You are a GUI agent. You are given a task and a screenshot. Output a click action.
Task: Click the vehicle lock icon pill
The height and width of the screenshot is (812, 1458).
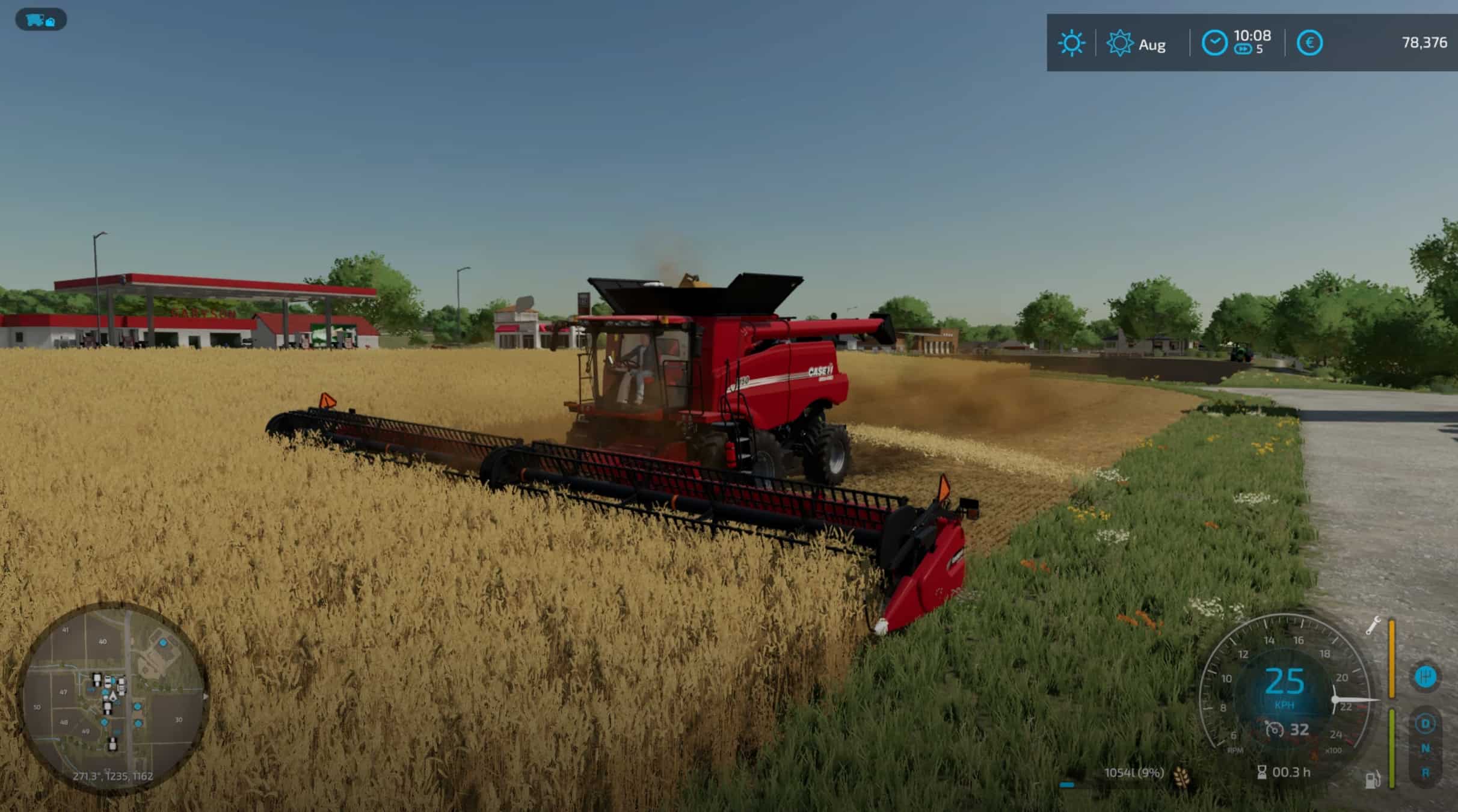[x=40, y=20]
